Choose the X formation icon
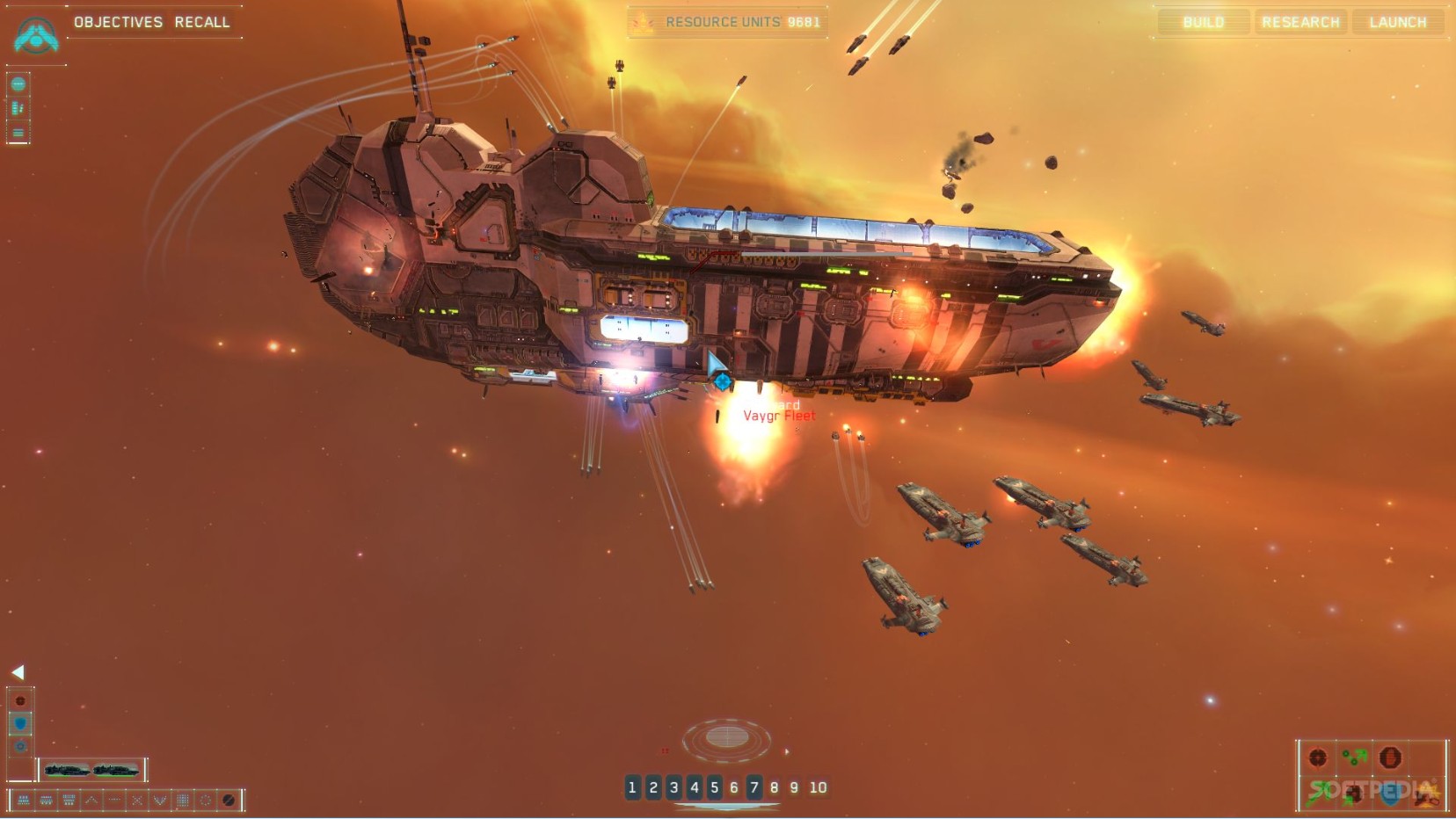 (x=137, y=800)
